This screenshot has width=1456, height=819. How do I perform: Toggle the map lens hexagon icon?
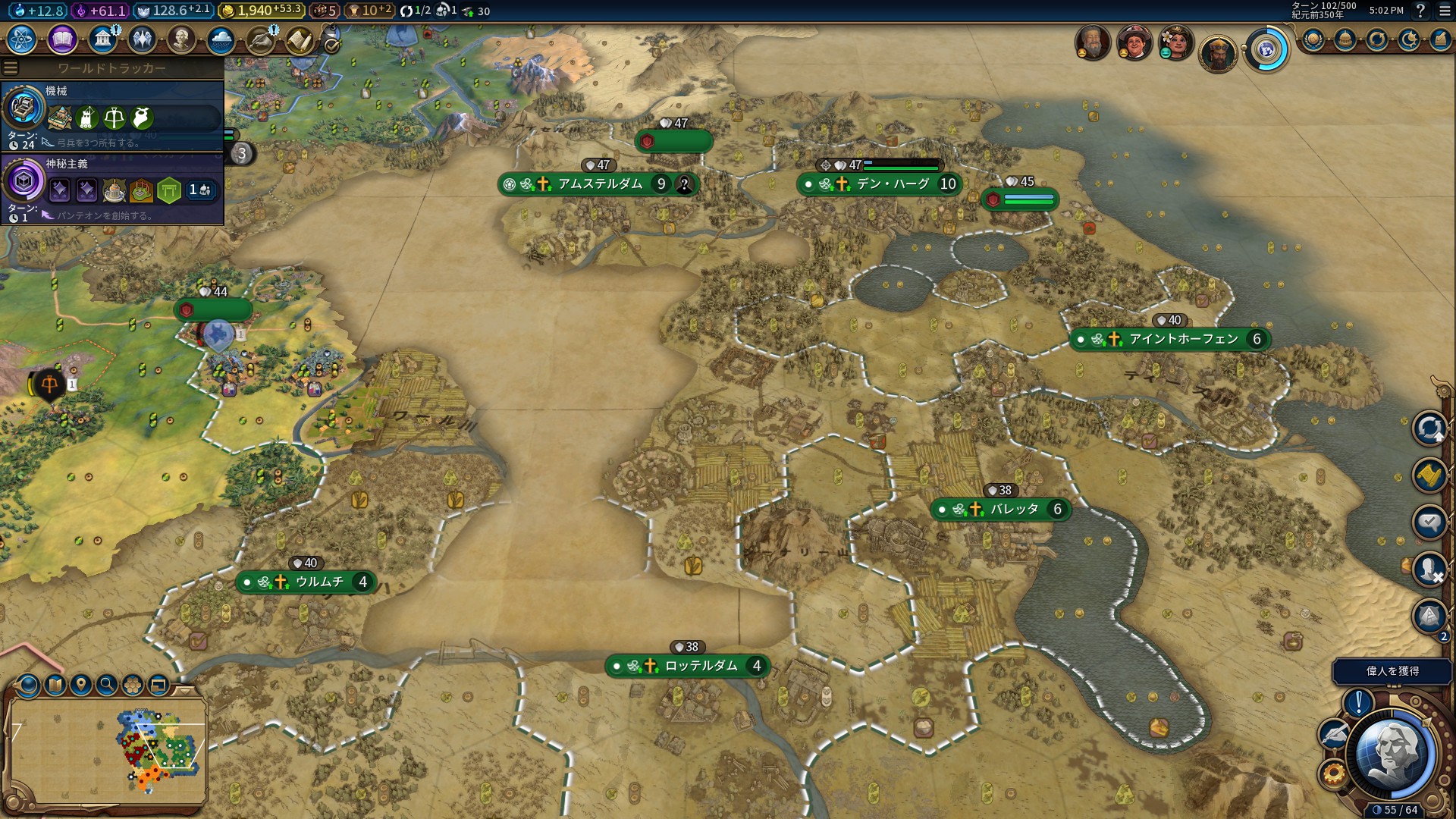point(133,686)
